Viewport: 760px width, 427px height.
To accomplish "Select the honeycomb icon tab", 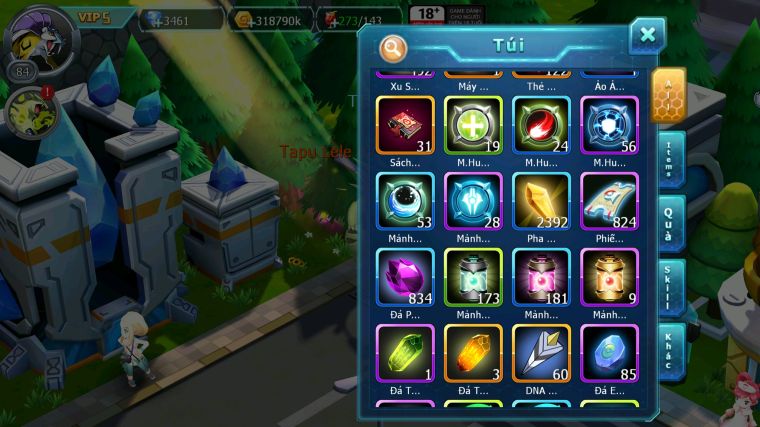I will click(668, 96).
